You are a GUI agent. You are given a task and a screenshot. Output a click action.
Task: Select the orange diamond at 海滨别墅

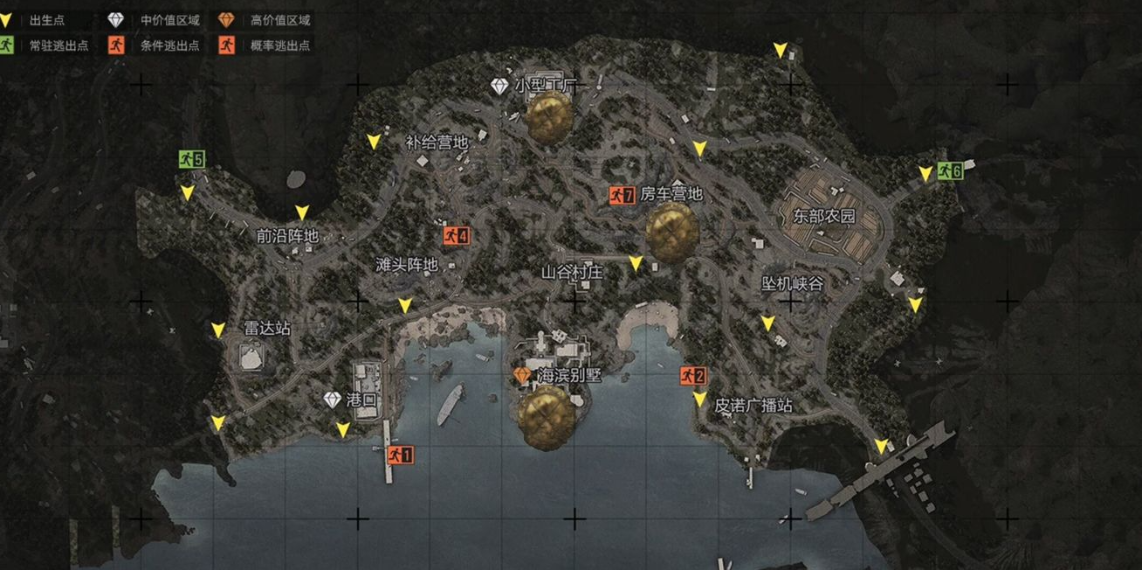click(x=522, y=375)
